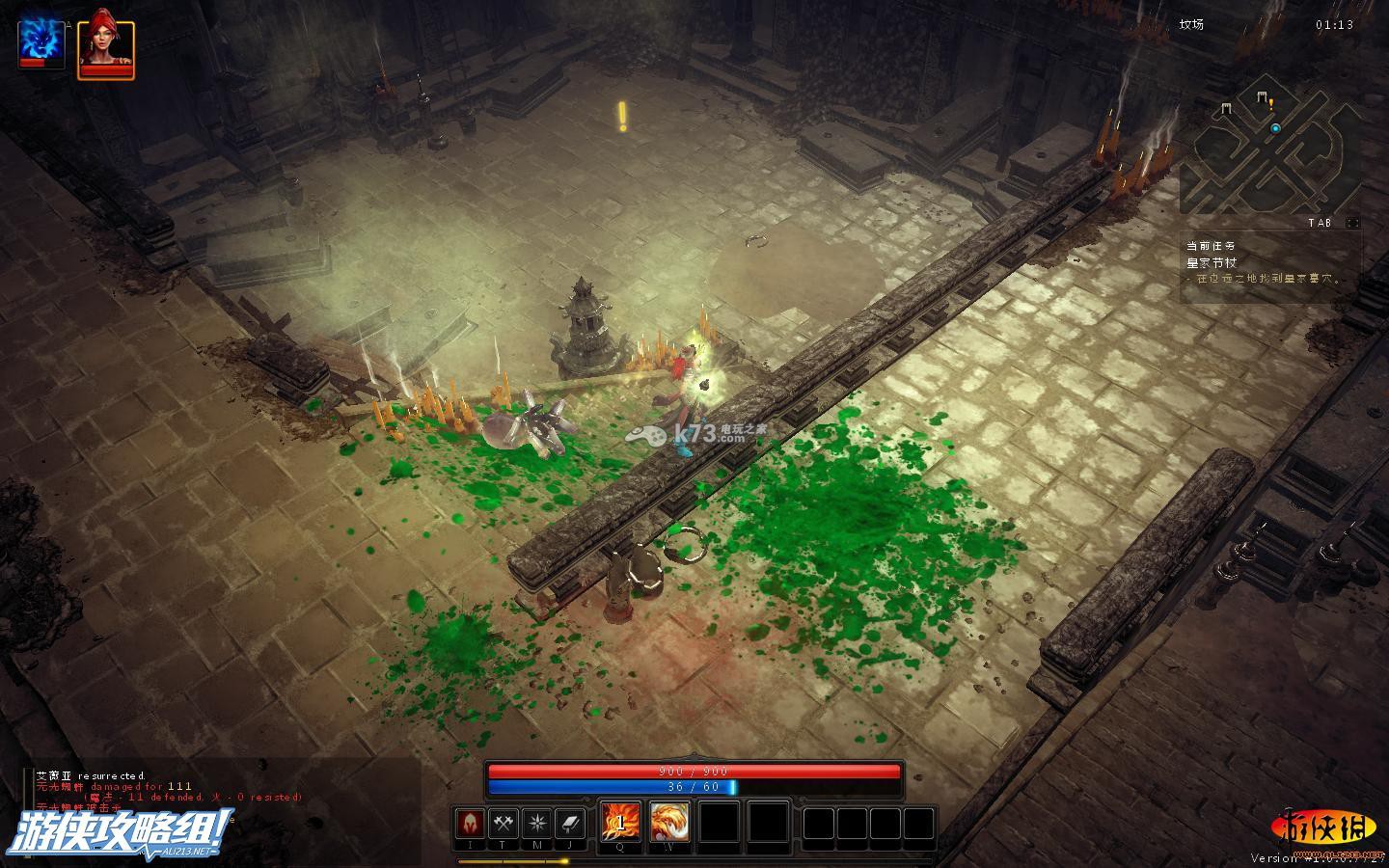Open the current quest tracker panel
The height and width of the screenshot is (868, 1389).
(1268, 263)
